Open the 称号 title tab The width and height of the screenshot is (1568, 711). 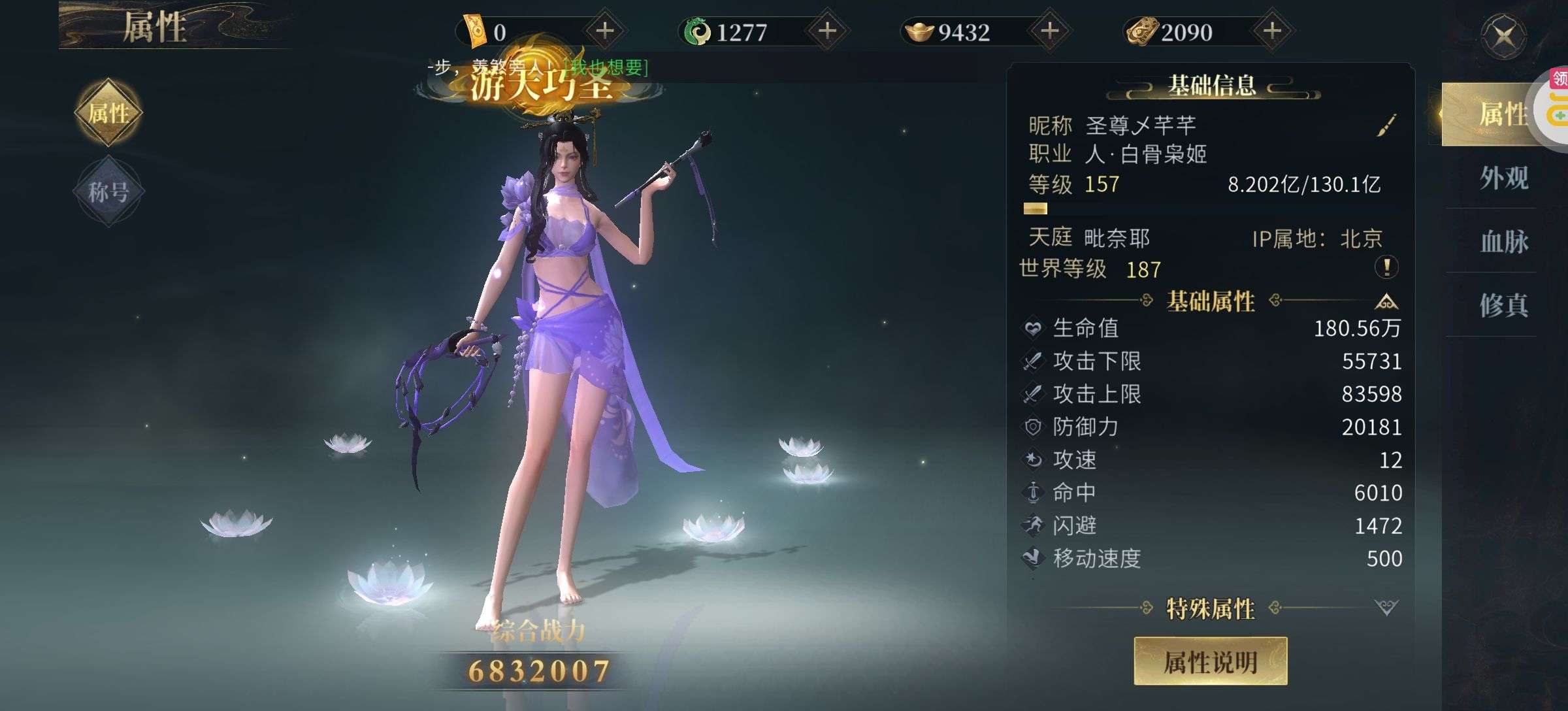point(108,191)
